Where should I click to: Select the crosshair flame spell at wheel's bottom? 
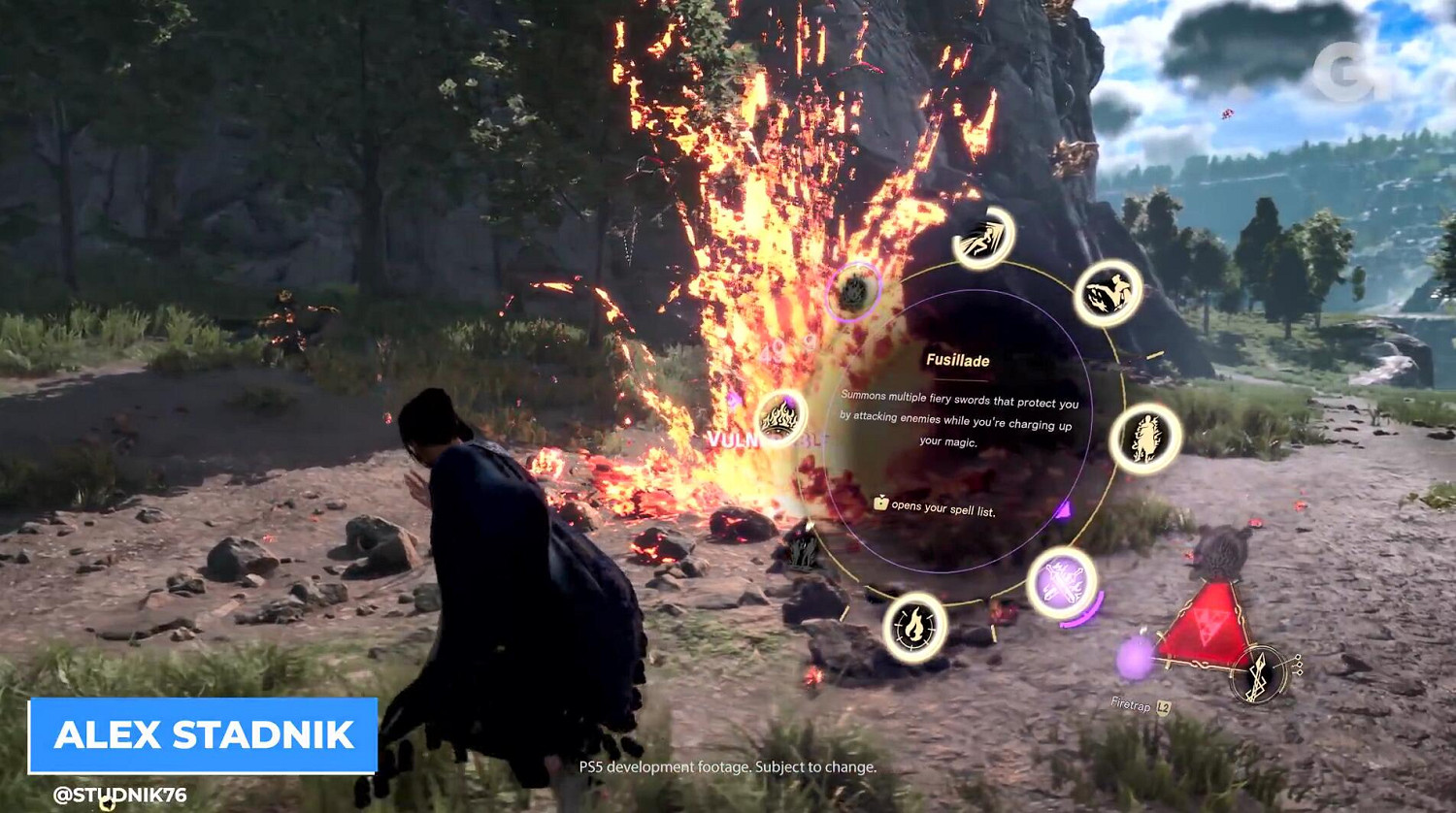(917, 629)
